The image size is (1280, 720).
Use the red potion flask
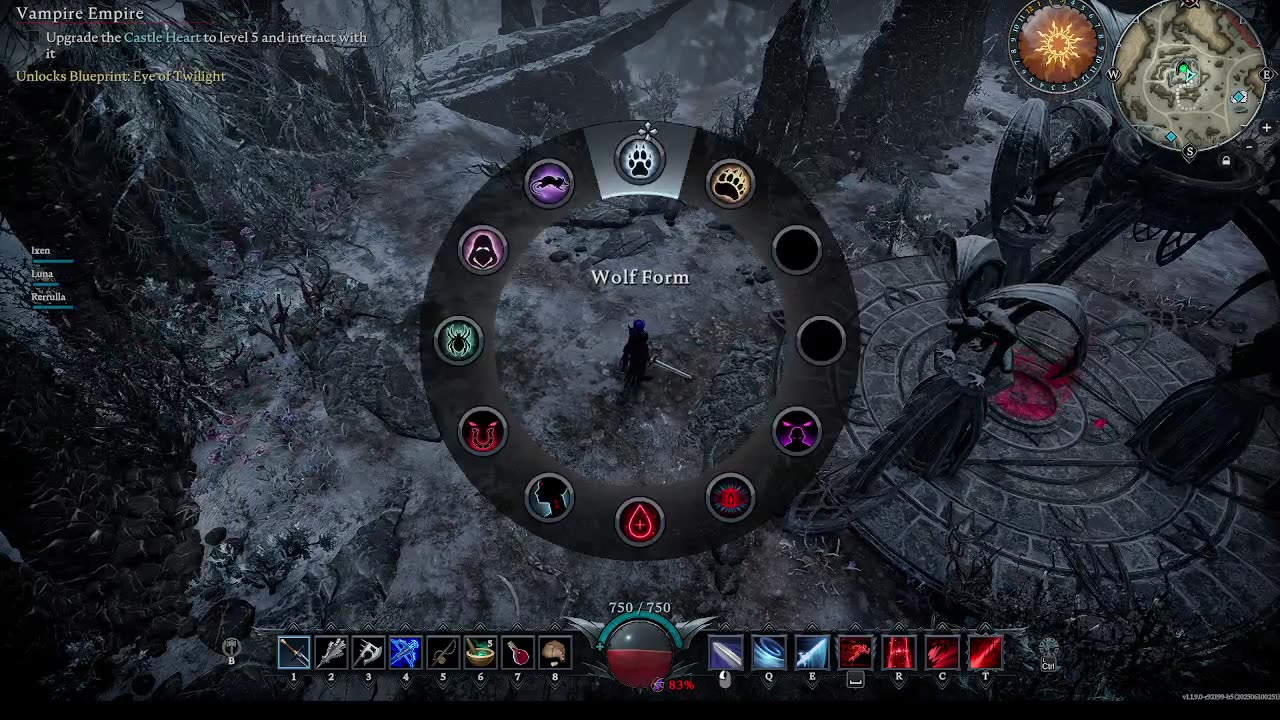(517, 653)
